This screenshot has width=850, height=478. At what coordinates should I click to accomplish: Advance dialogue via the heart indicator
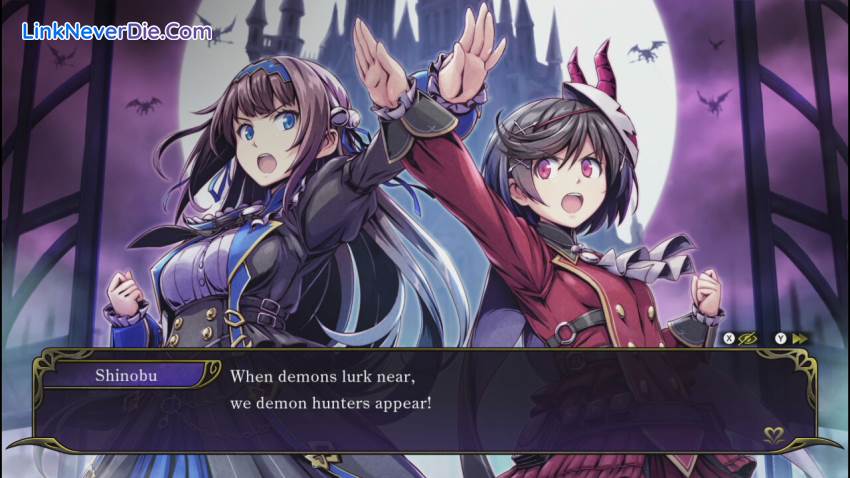(x=773, y=435)
